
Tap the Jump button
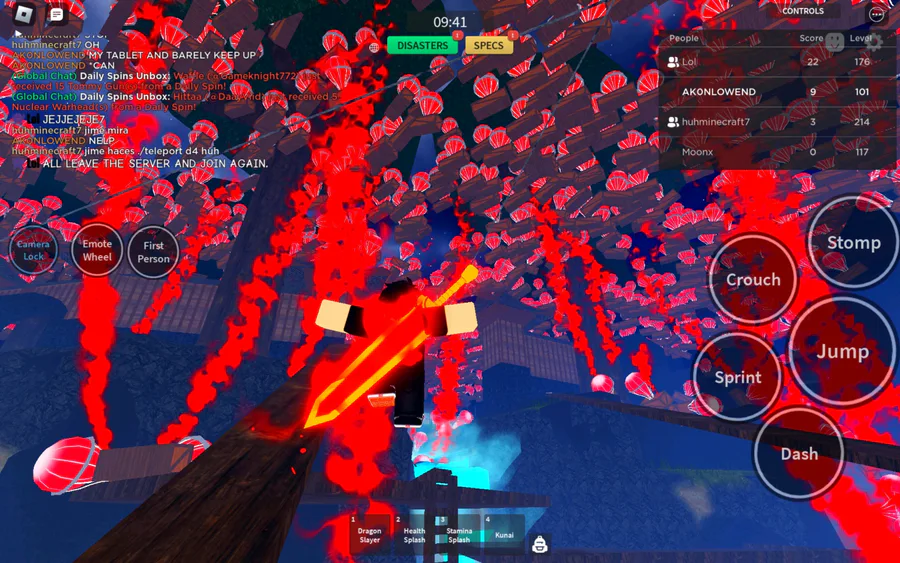tap(842, 351)
